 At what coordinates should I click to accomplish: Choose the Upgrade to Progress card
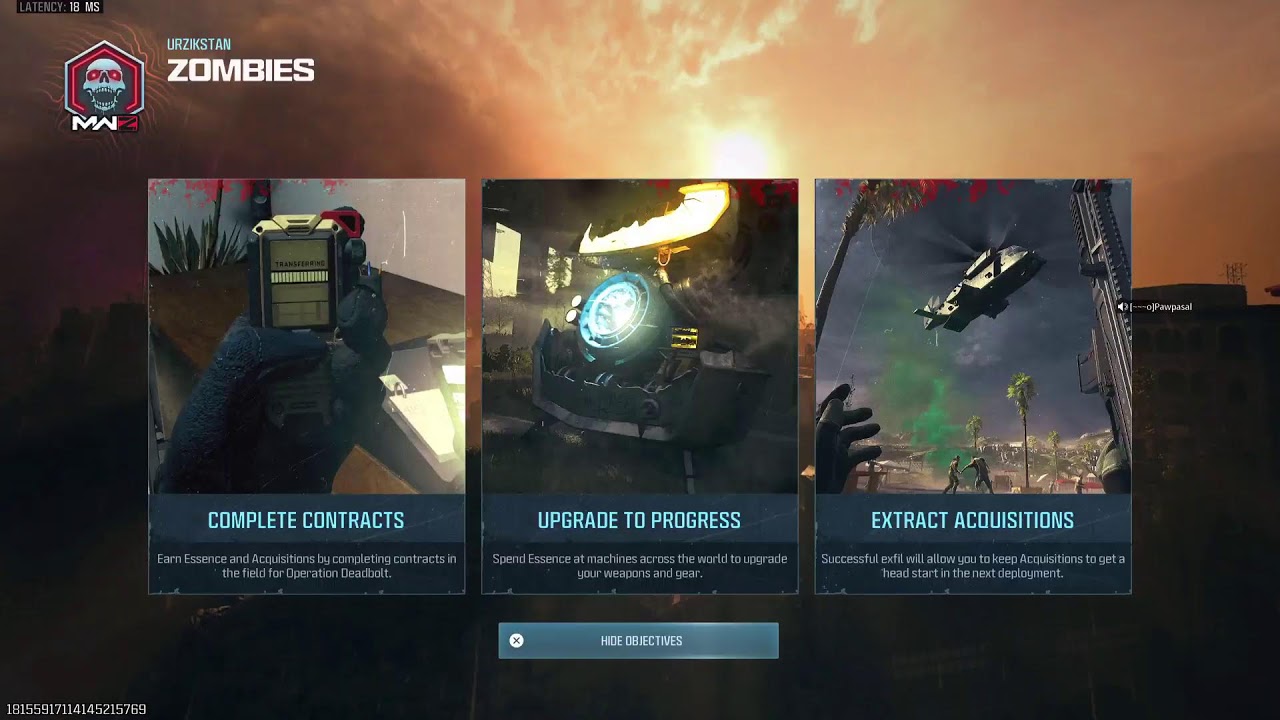pyautogui.click(x=639, y=386)
